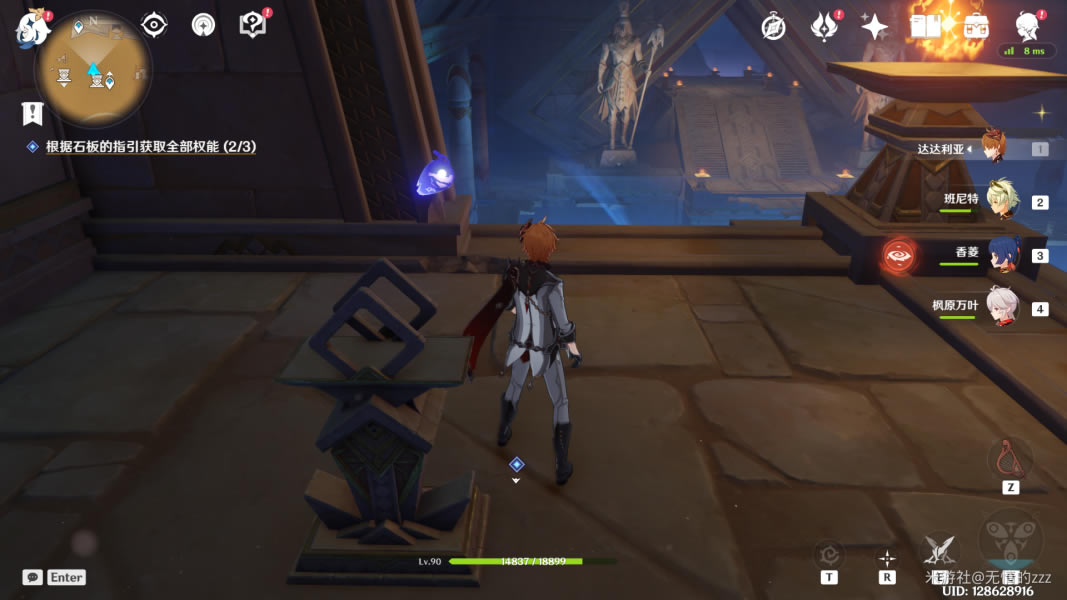1067x600 pixels.
Task: Switch to party member 枫原万叶
Action: (1001, 306)
